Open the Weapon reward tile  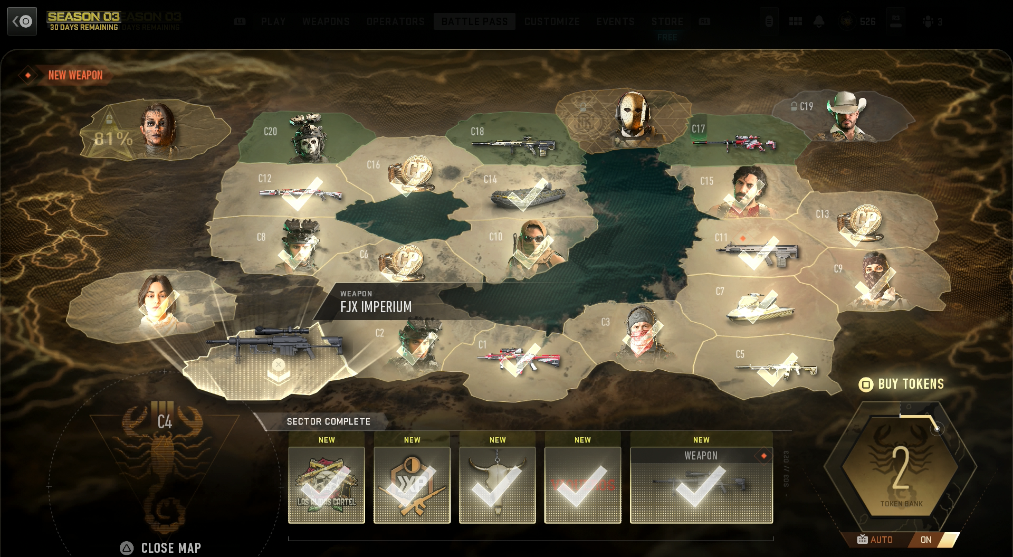point(701,485)
